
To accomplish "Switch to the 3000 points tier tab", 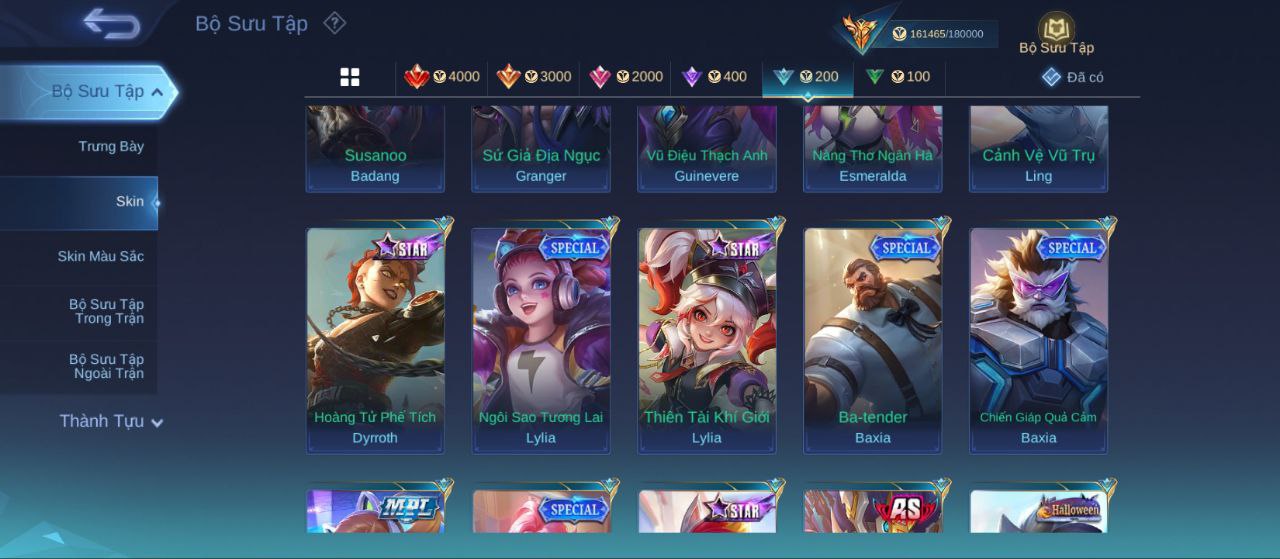I will point(534,77).
